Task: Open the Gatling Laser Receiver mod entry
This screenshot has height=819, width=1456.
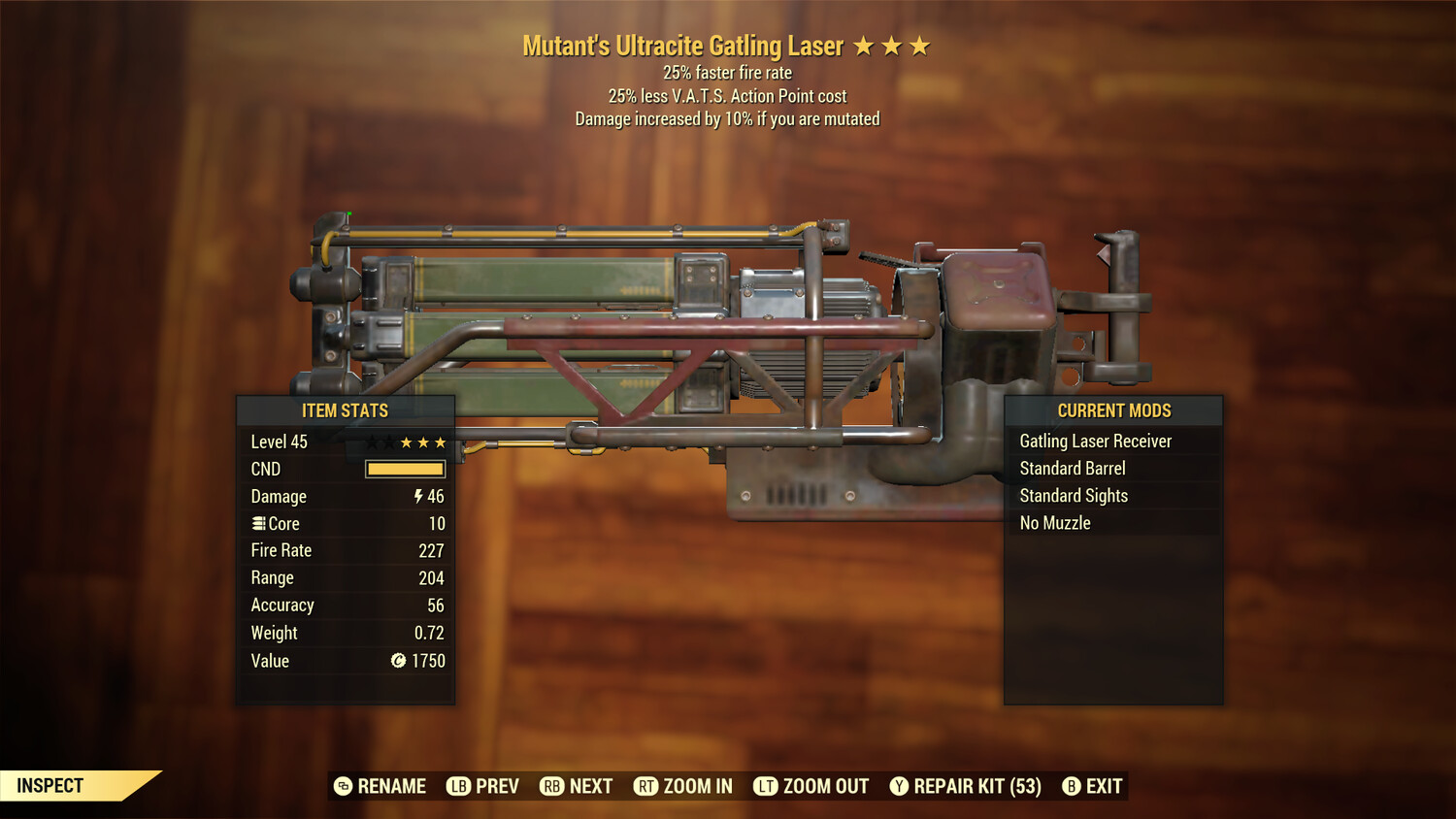Action: coord(1095,441)
